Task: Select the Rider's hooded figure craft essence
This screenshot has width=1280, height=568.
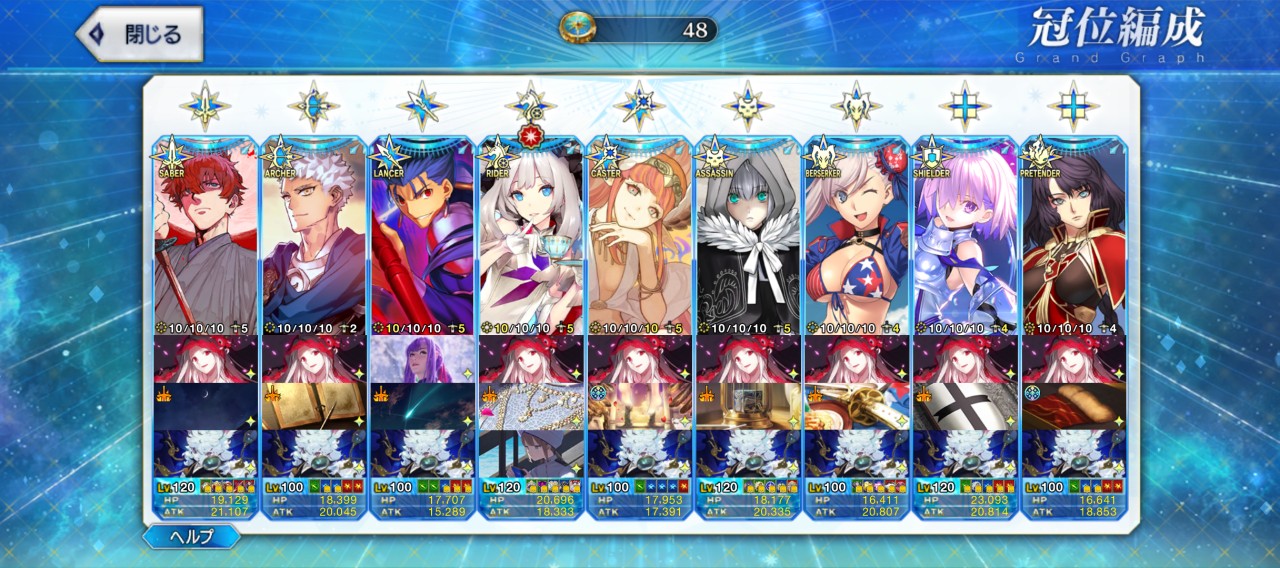Action: (x=530, y=453)
